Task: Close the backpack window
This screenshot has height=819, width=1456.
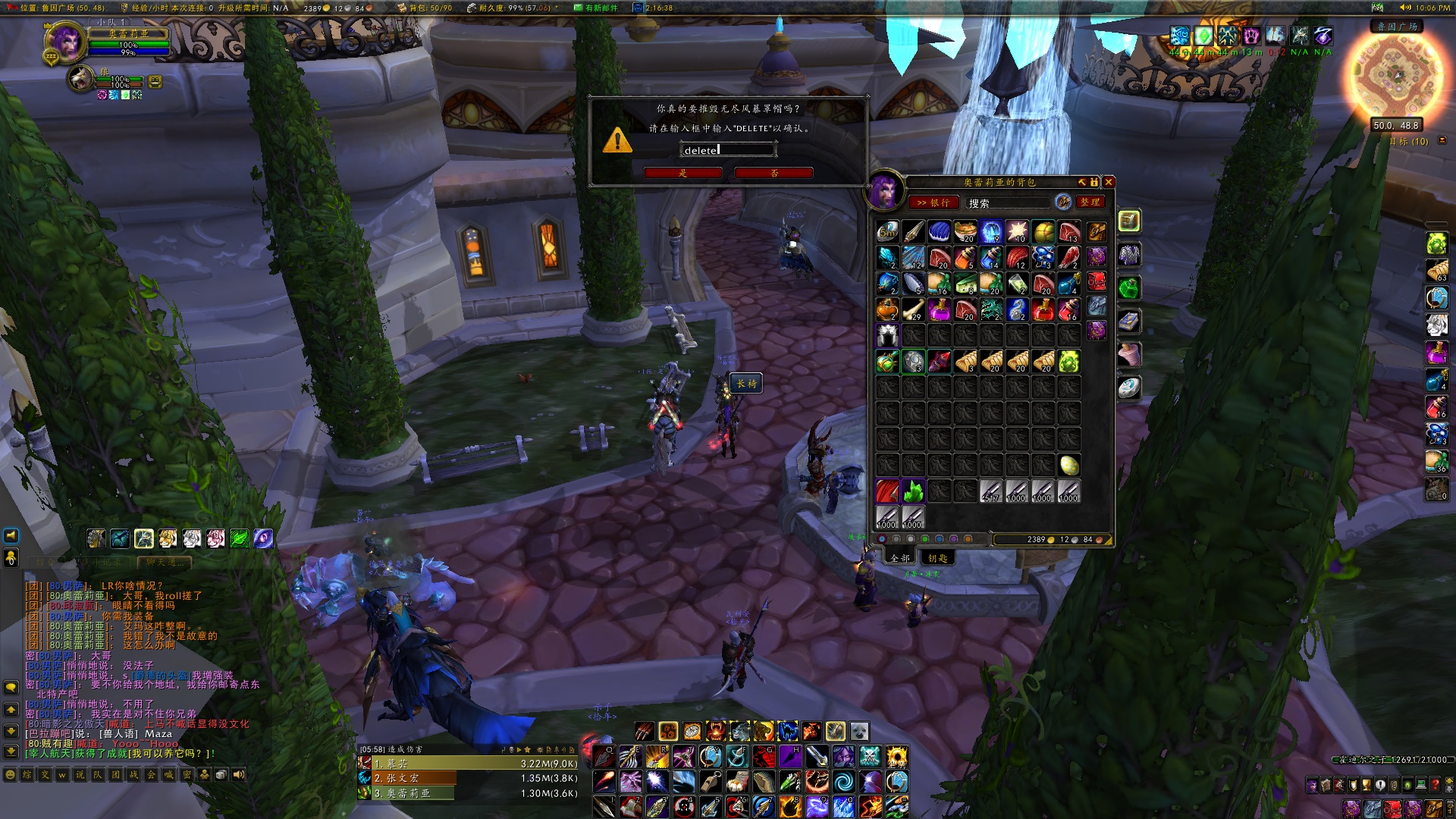Action: click(1109, 182)
